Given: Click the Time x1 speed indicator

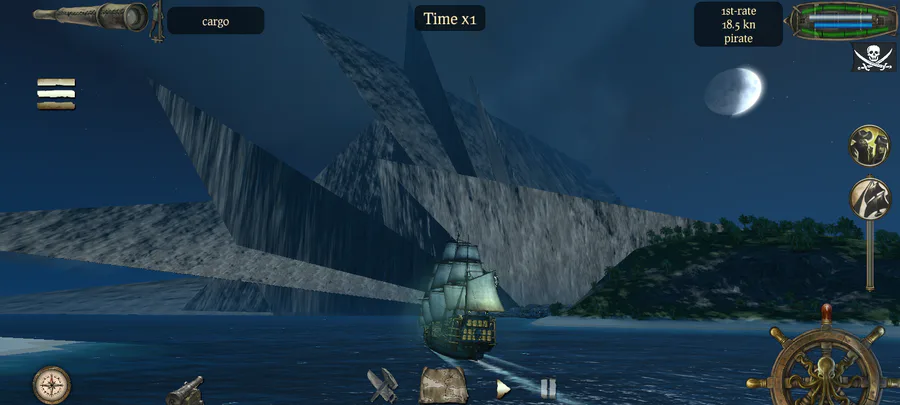Looking at the screenshot, I should (449, 18).
